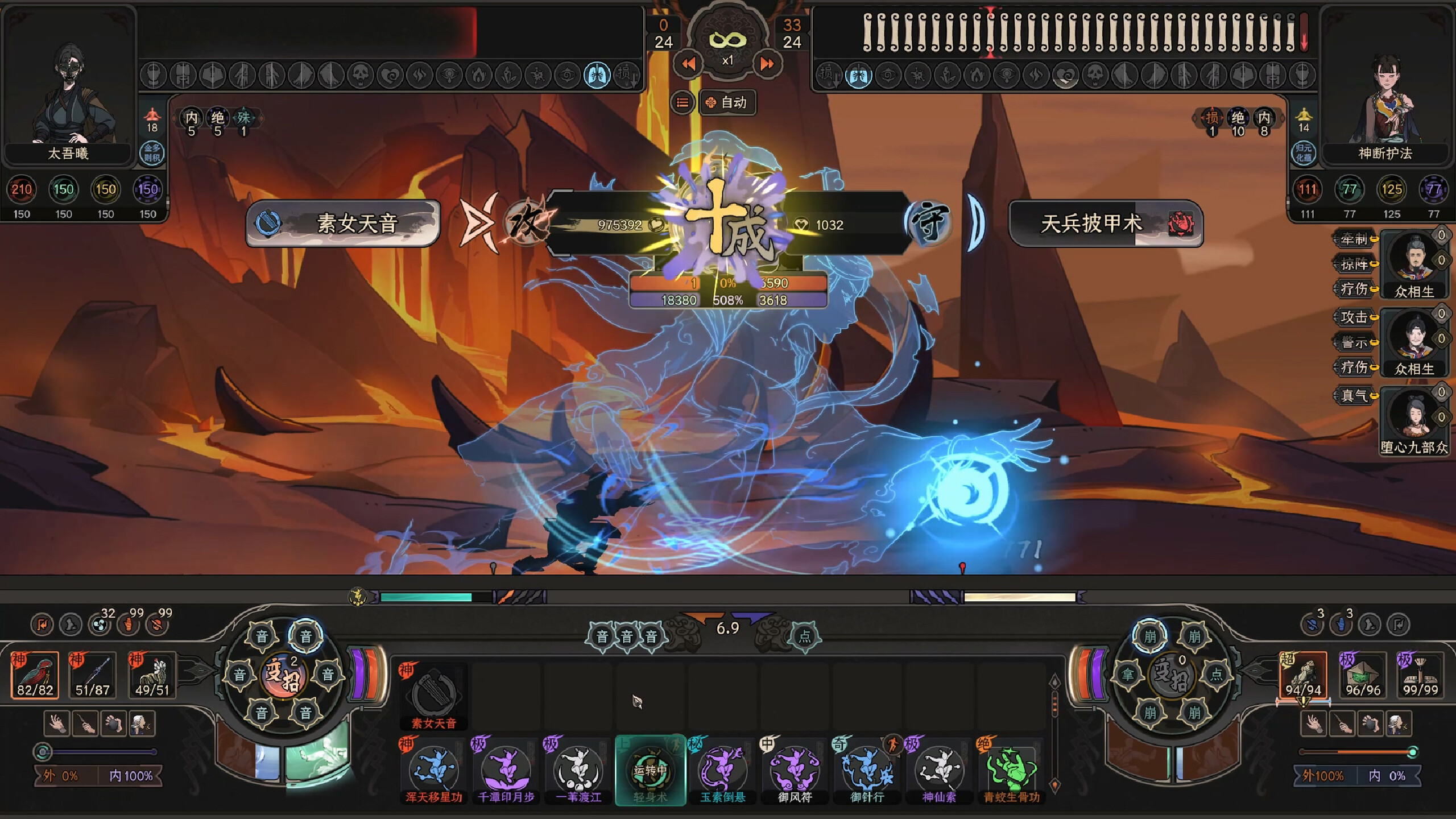Select the 御针行 skill

tap(867, 770)
